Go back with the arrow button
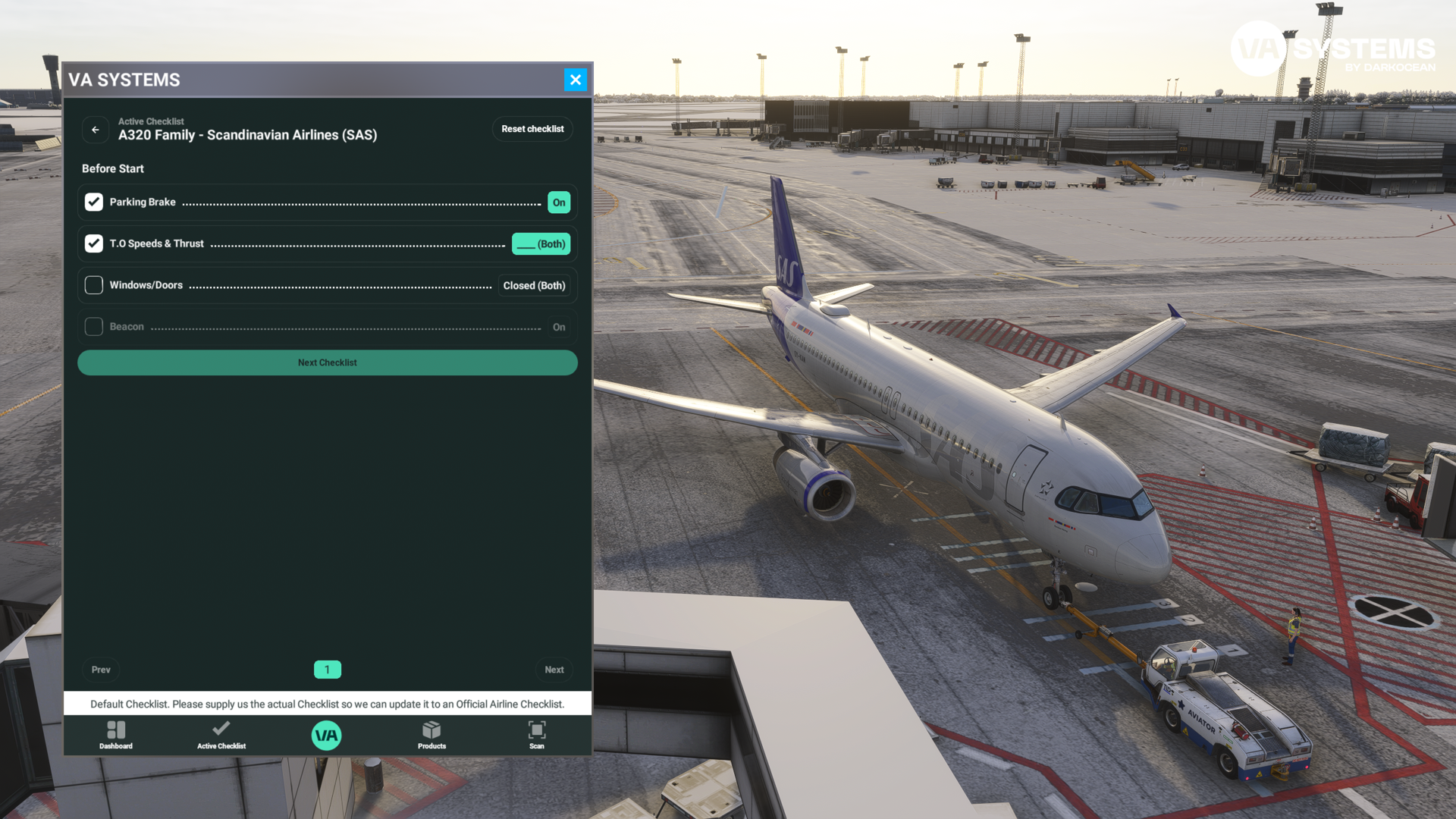 (x=96, y=130)
